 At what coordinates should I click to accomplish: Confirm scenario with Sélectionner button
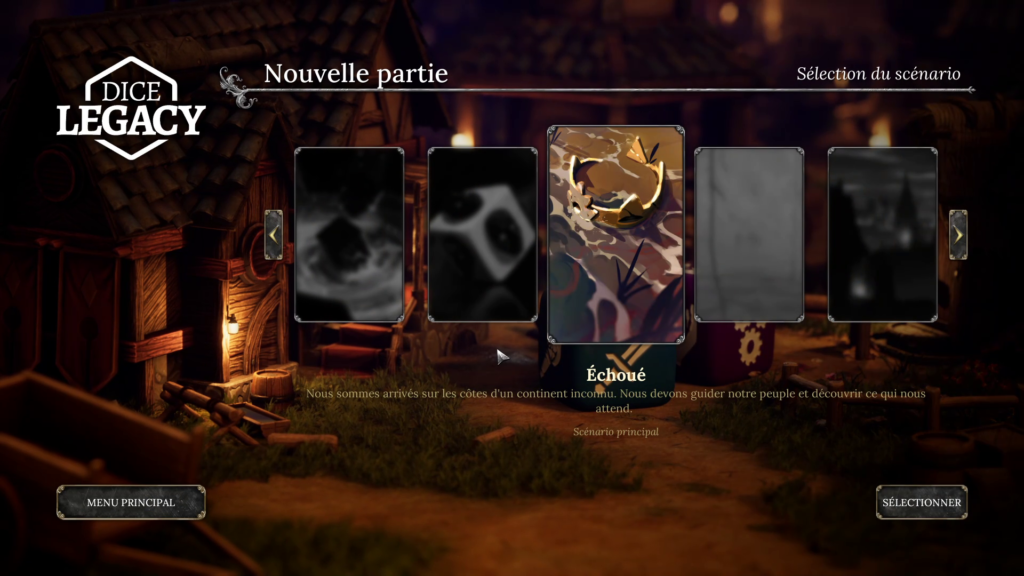(x=921, y=502)
